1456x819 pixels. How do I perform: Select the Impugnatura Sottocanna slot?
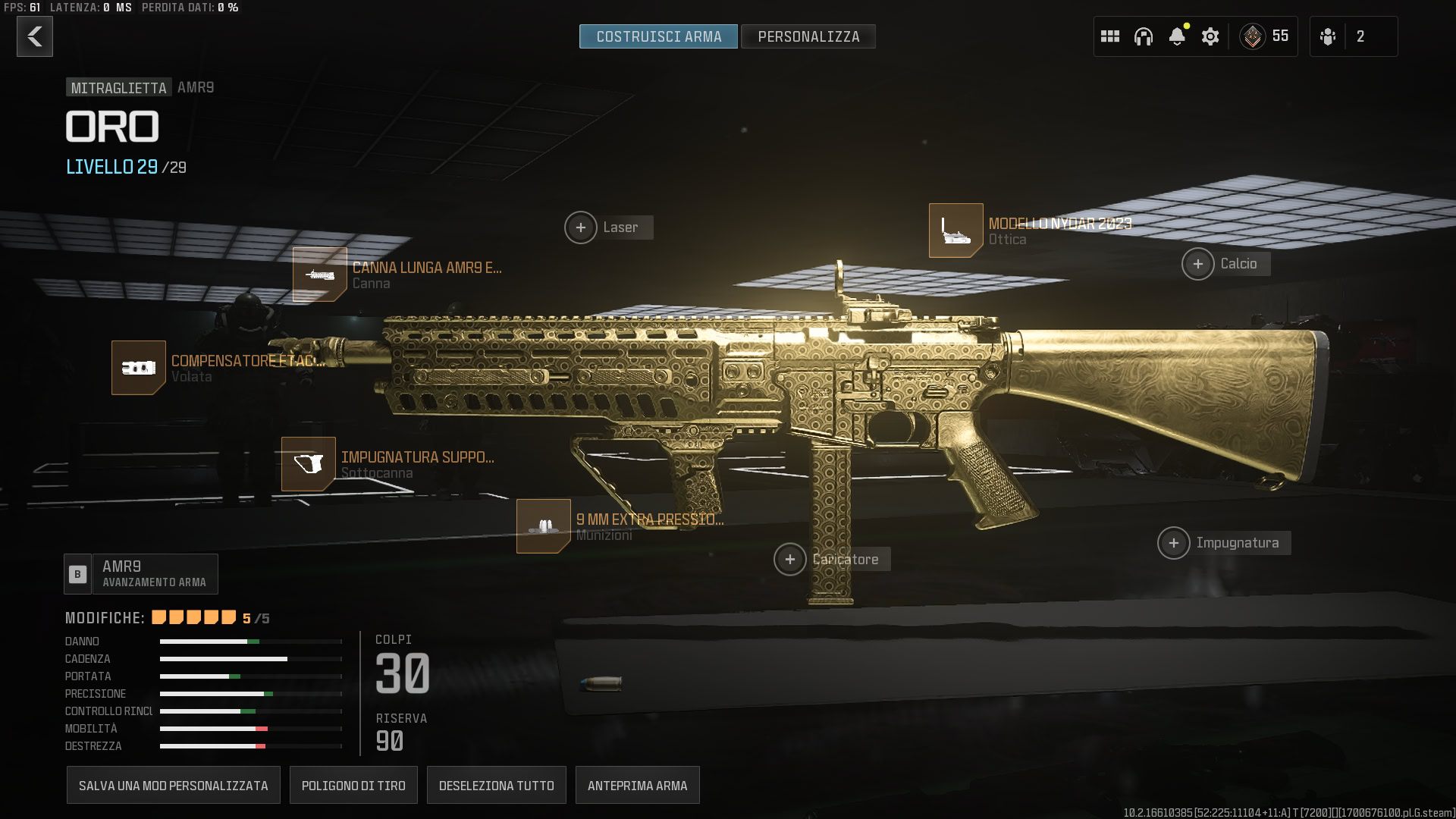click(309, 464)
